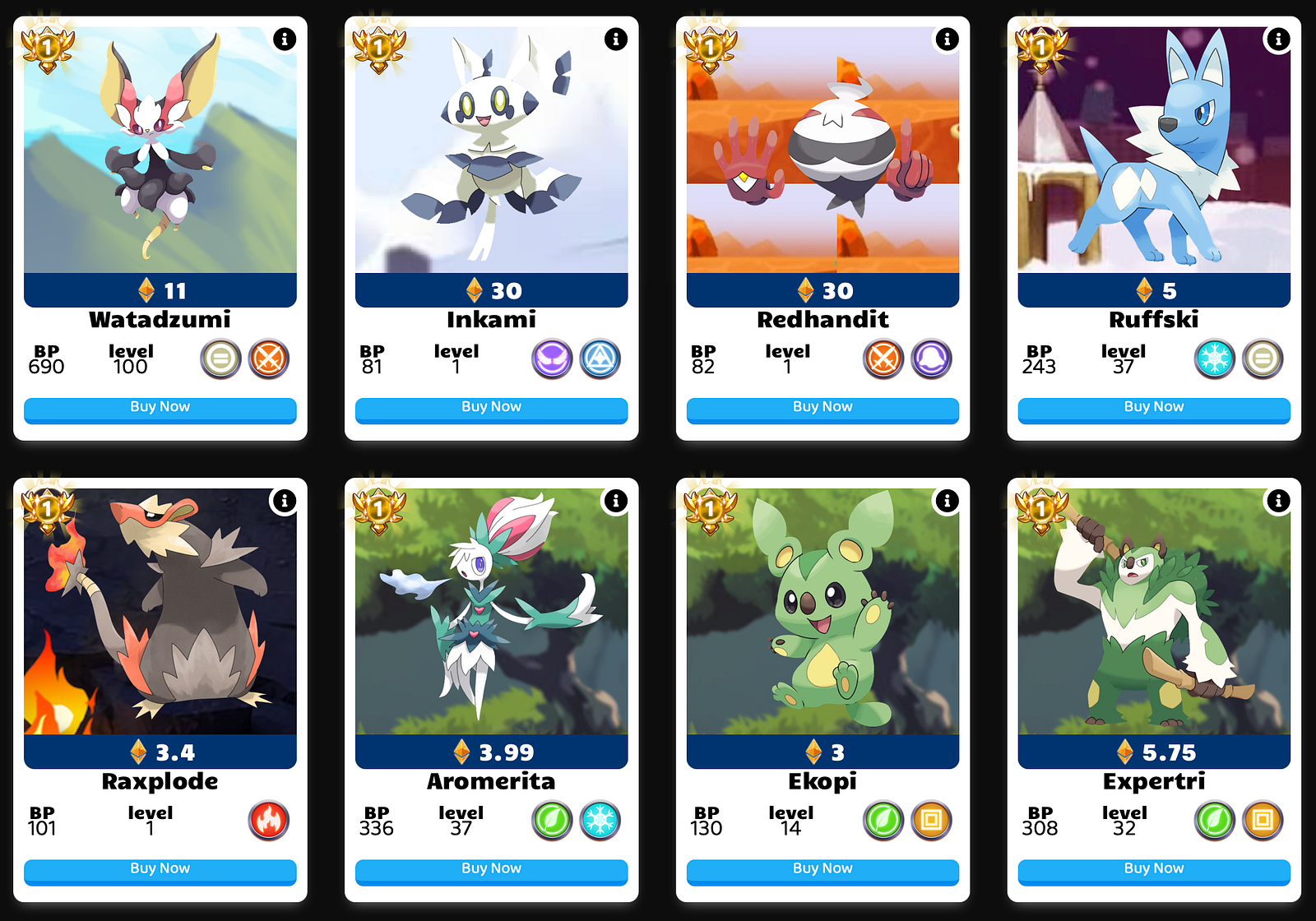Show Inkami card info details
This screenshot has height=921, width=1316.
pyautogui.click(x=616, y=39)
